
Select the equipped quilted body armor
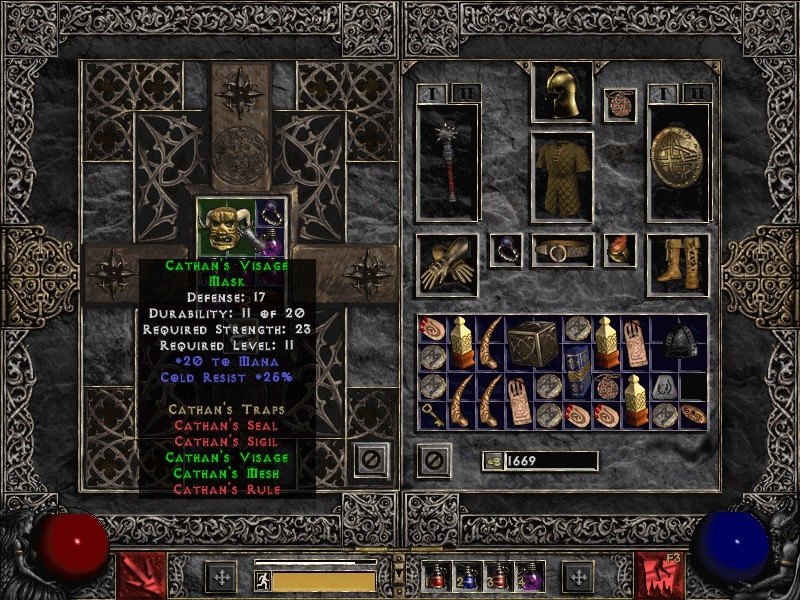561,176
